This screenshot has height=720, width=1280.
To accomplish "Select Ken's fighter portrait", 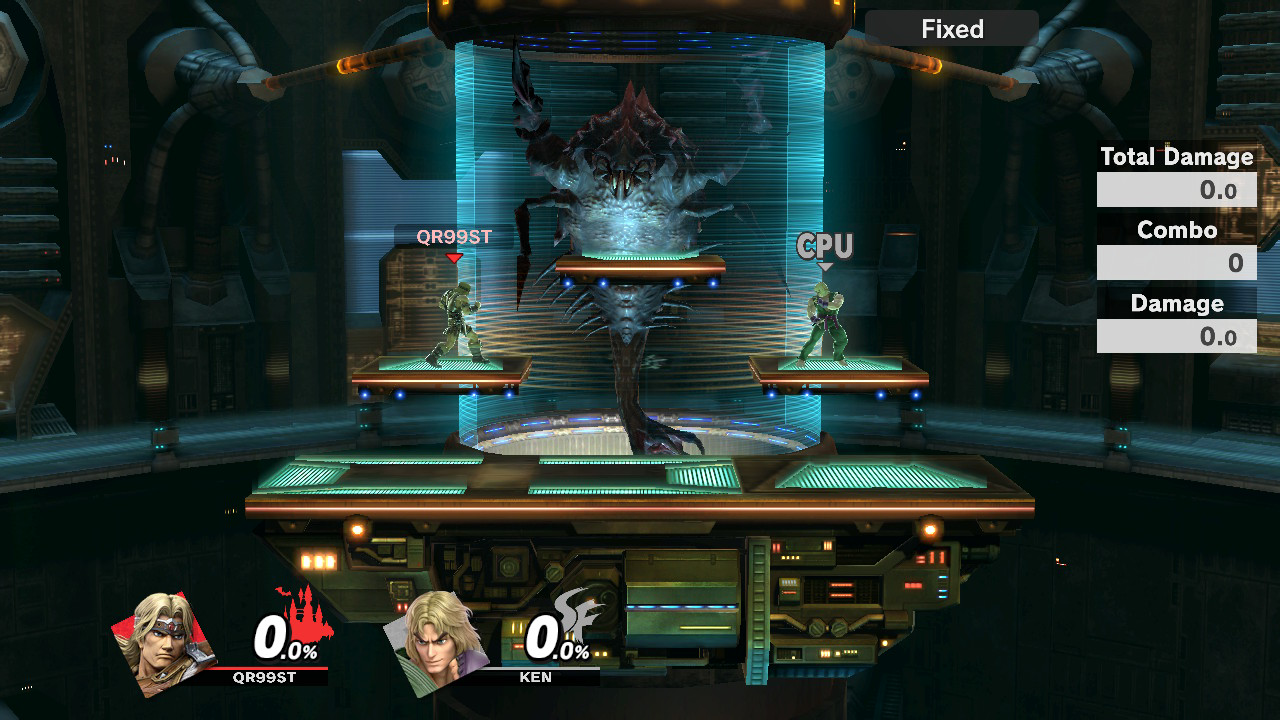I will click(x=435, y=642).
